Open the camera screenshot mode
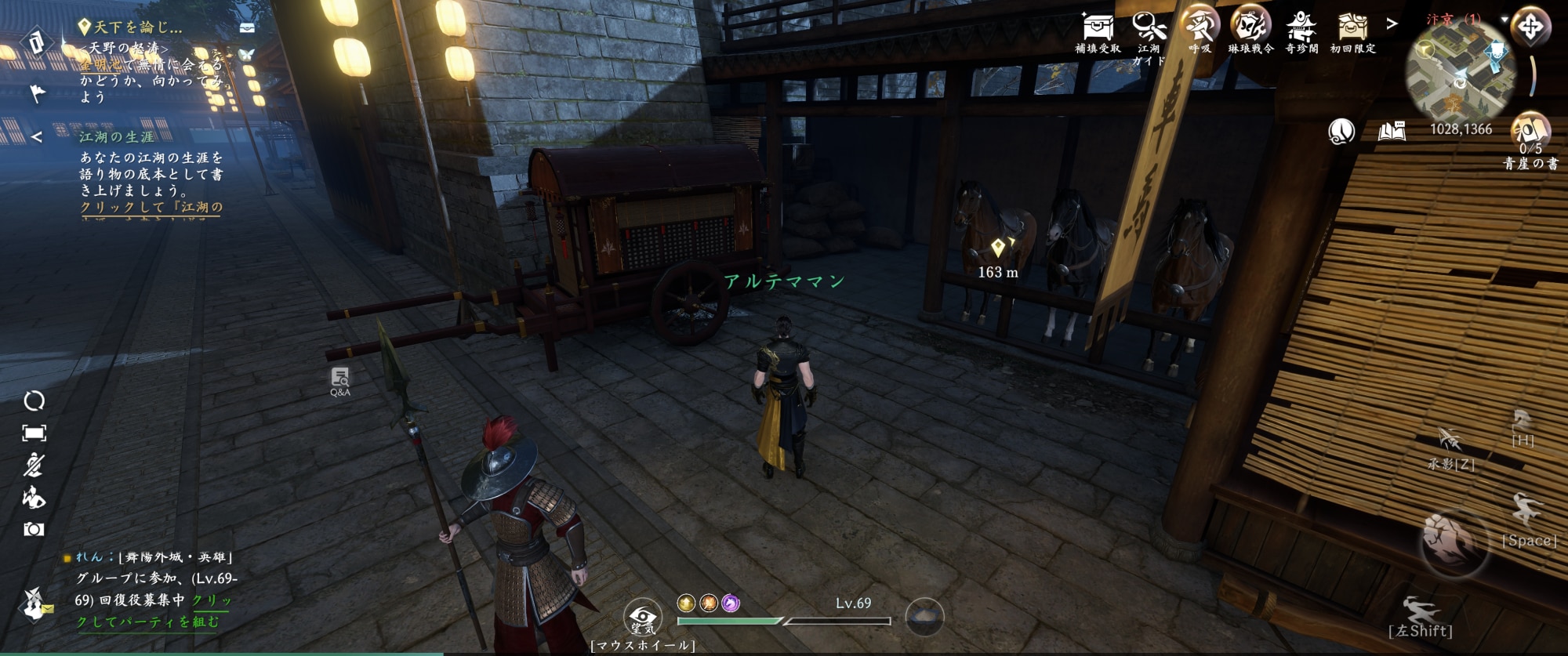Image resolution: width=1568 pixels, height=656 pixels. coord(34,530)
